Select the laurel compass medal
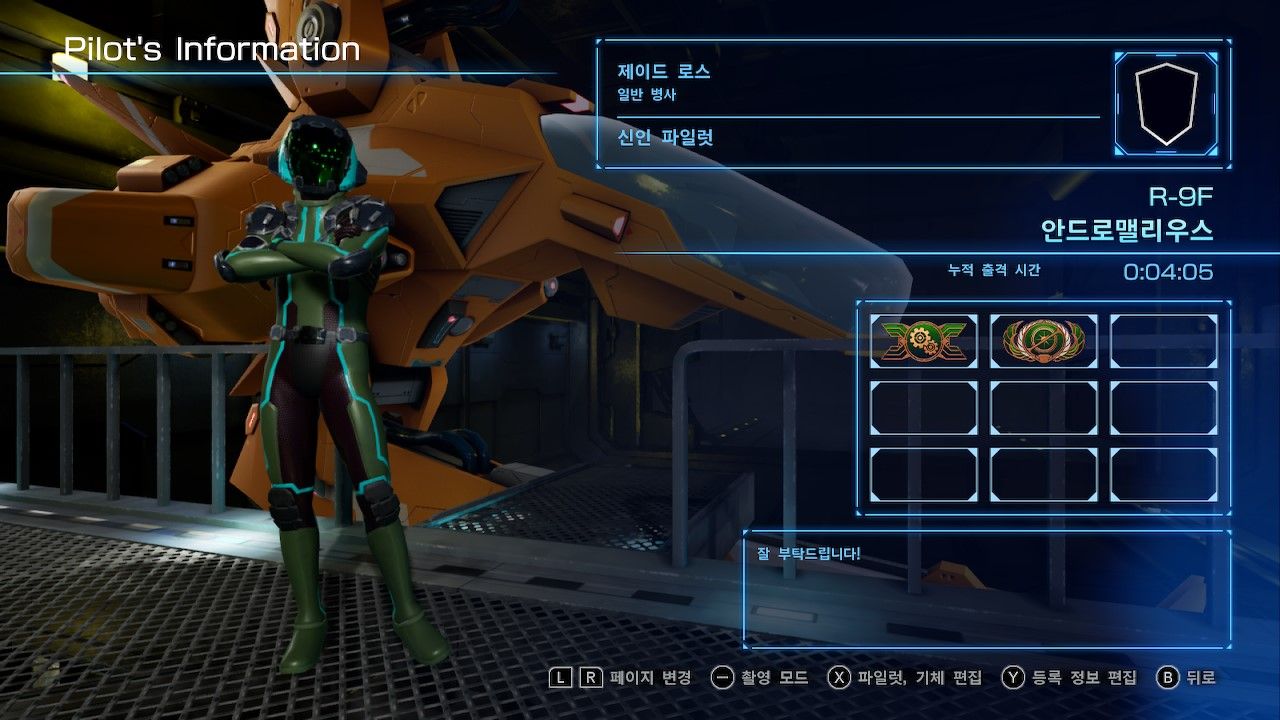Image resolution: width=1280 pixels, height=720 pixels. [1043, 341]
